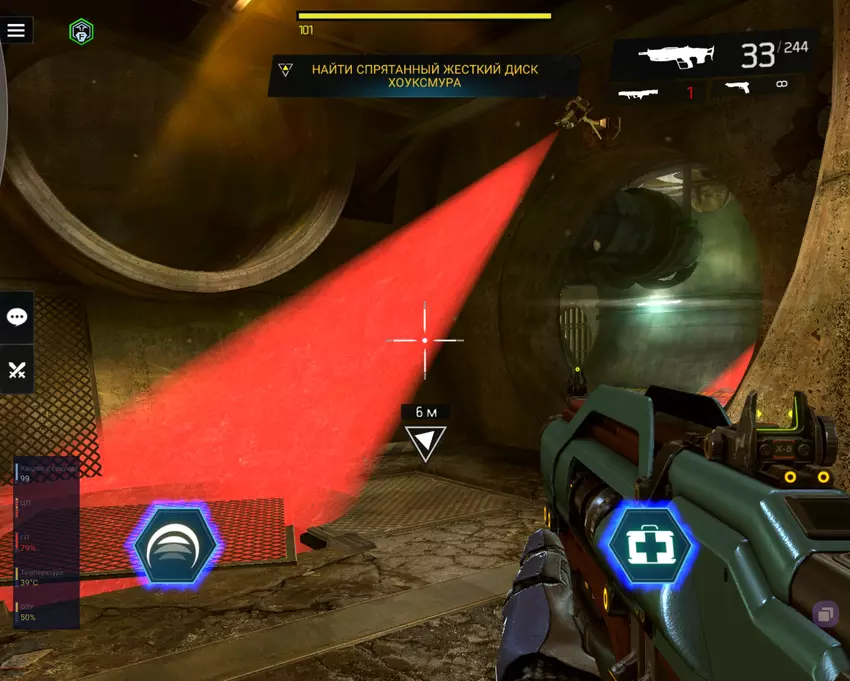
Task: Use the medkit heal button
Action: click(x=651, y=545)
